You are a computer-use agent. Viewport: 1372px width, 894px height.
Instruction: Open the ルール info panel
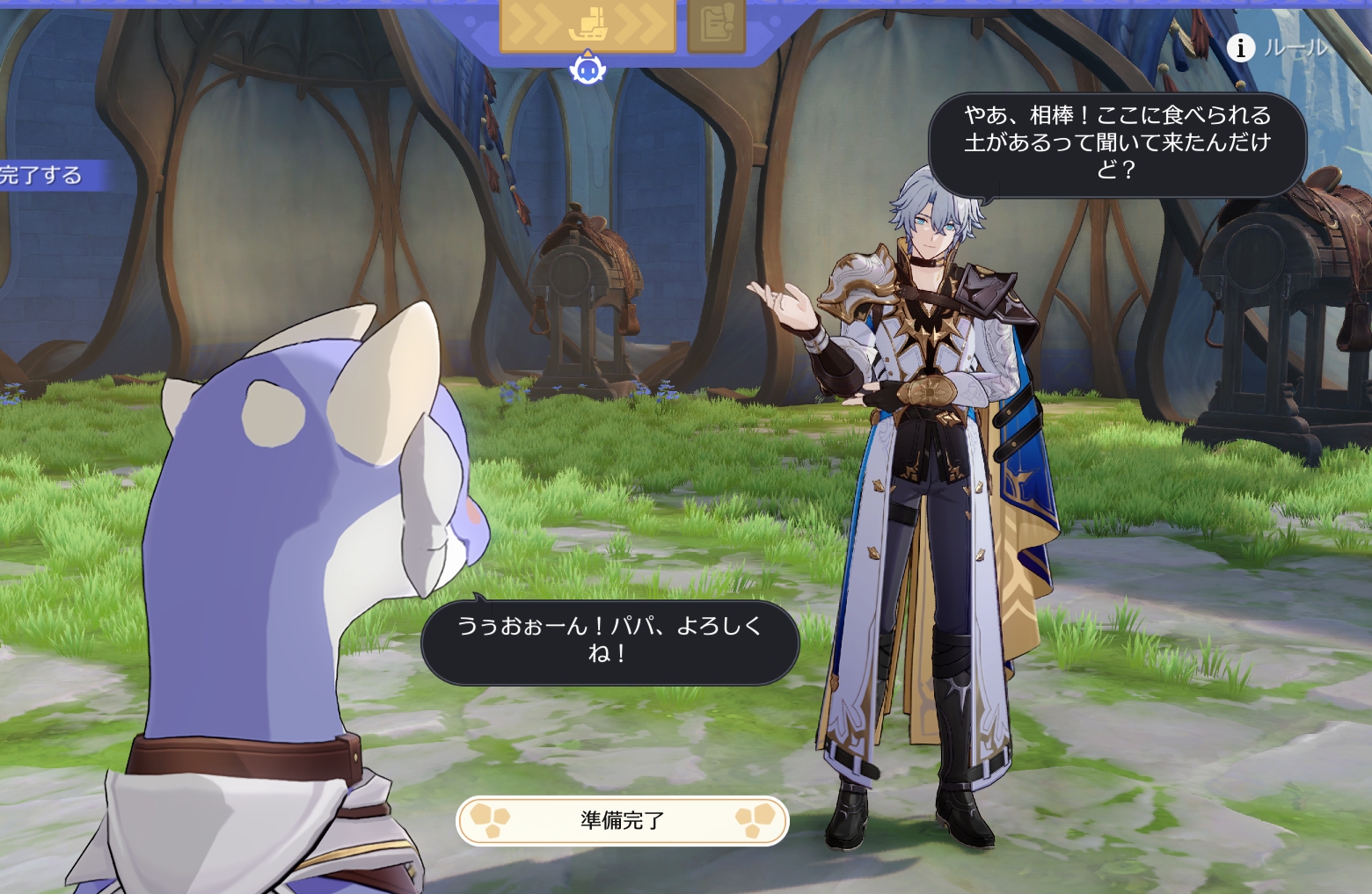click(x=1277, y=47)
